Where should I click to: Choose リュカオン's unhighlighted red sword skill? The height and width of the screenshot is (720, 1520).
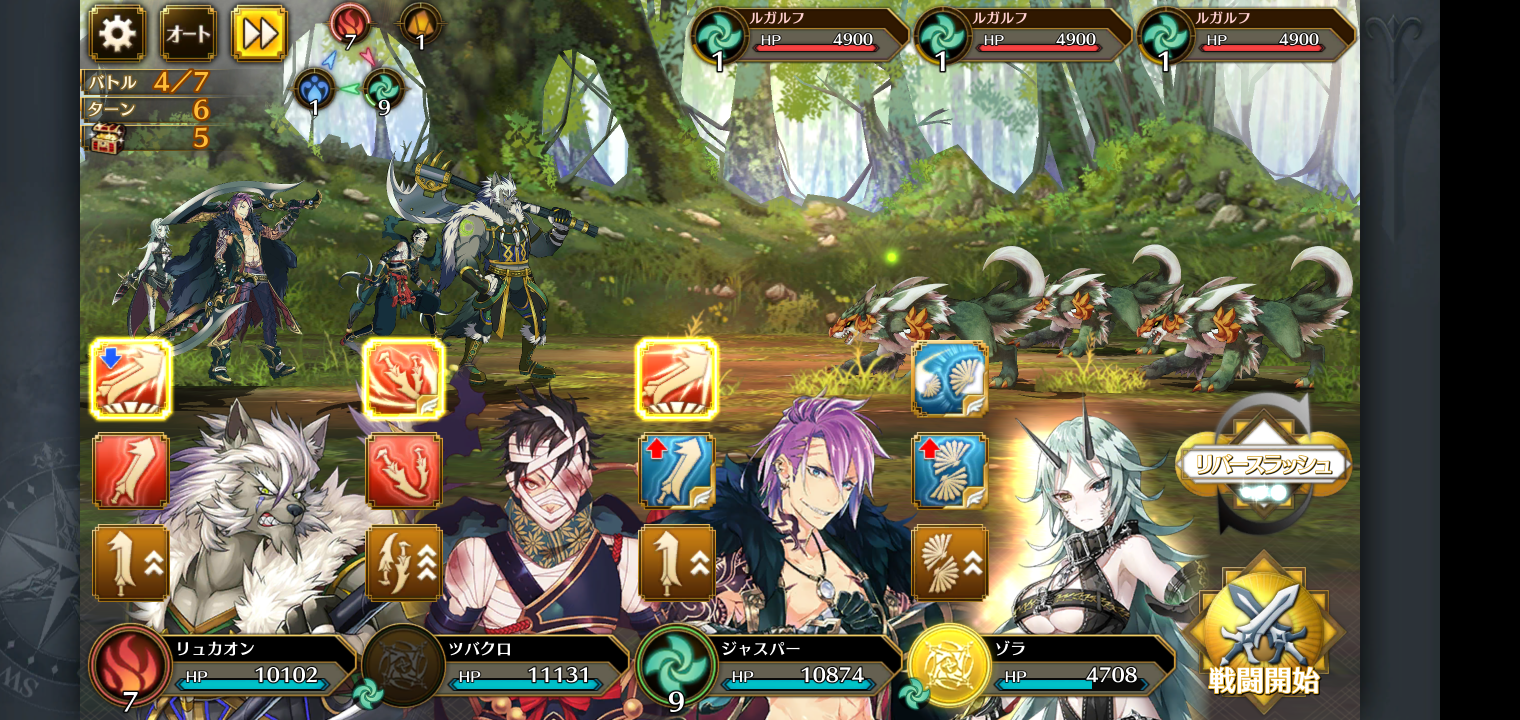click(131, 470)
